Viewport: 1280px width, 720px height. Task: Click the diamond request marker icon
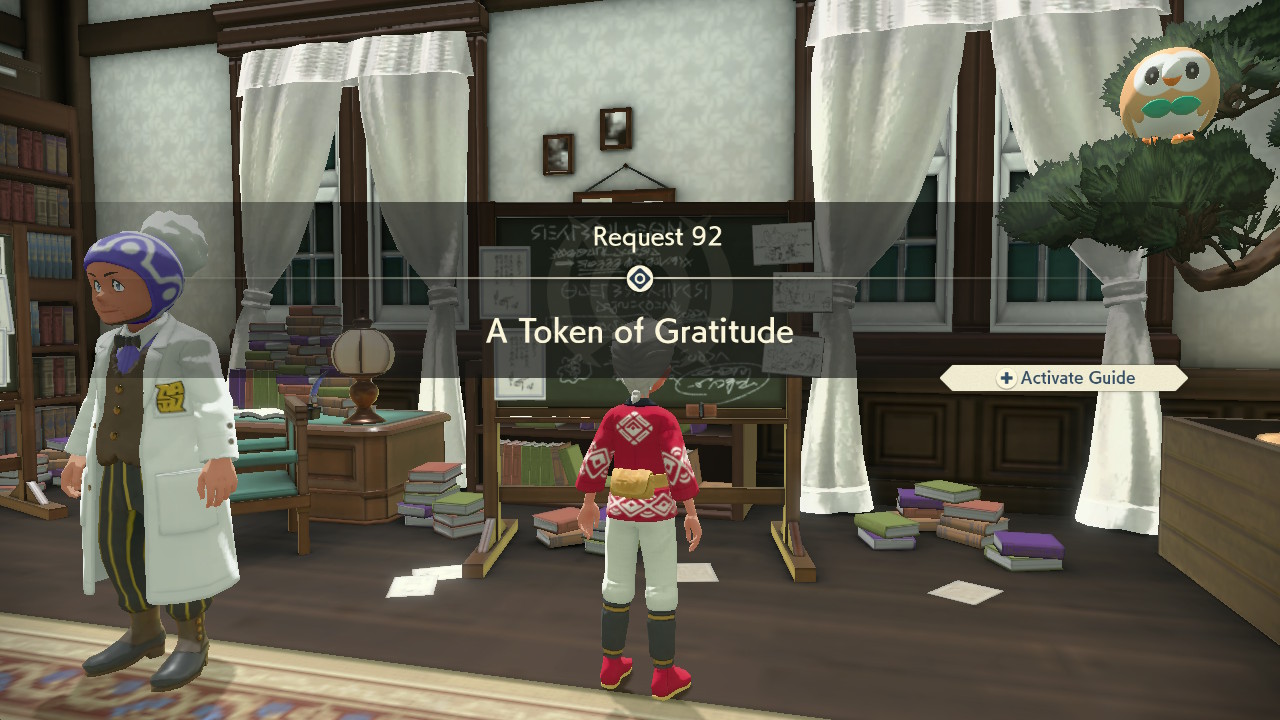point(640,280)
